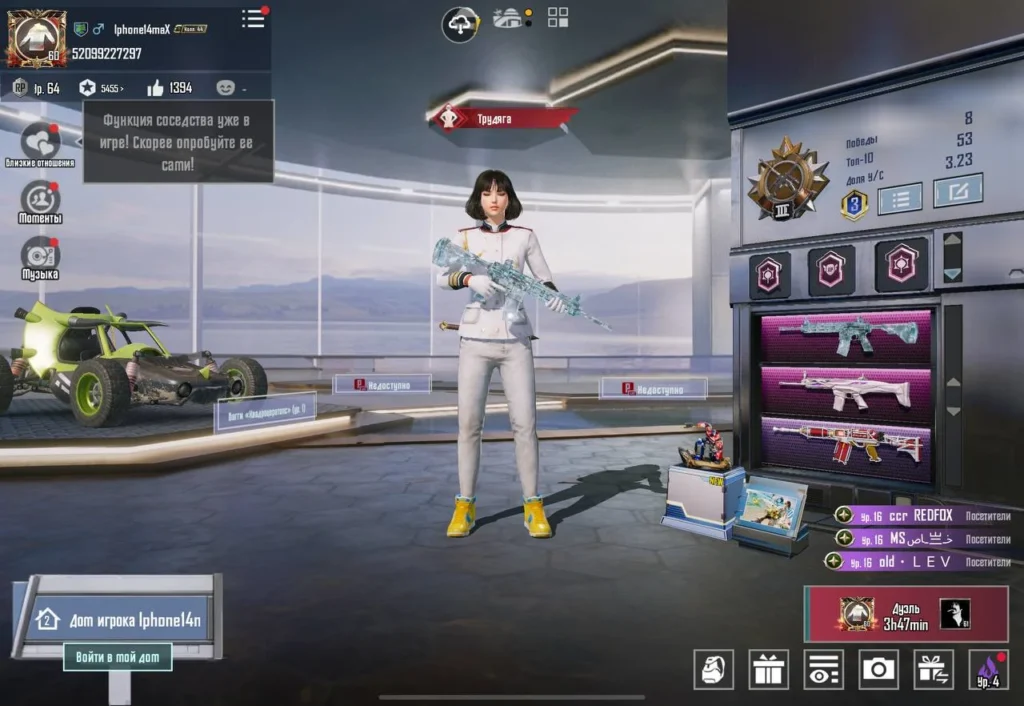Open the Моменты section
Viewport: 1024px width, 706px height.
coord(40,200)
